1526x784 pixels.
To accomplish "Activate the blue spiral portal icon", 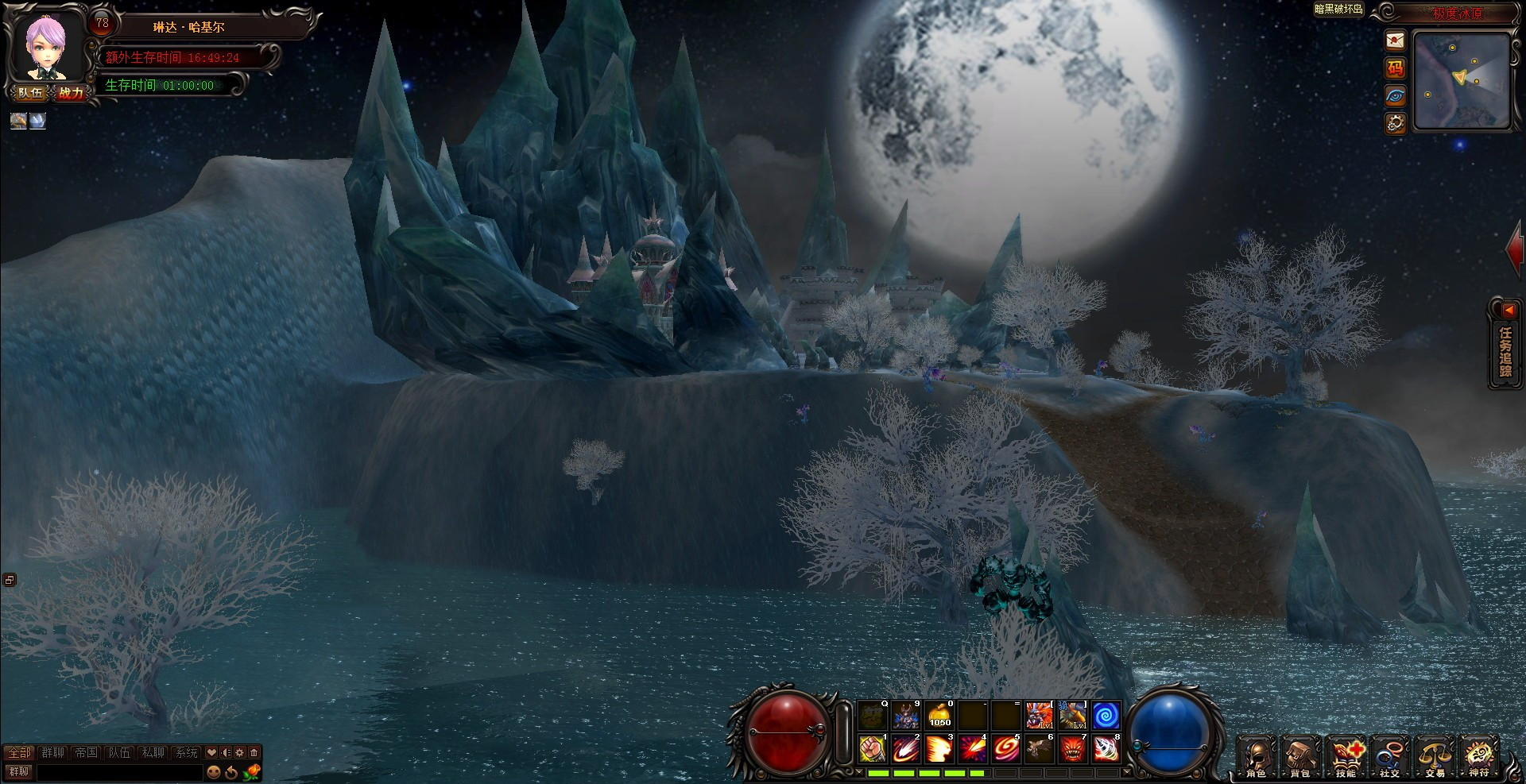I will tap(1106, 715).
